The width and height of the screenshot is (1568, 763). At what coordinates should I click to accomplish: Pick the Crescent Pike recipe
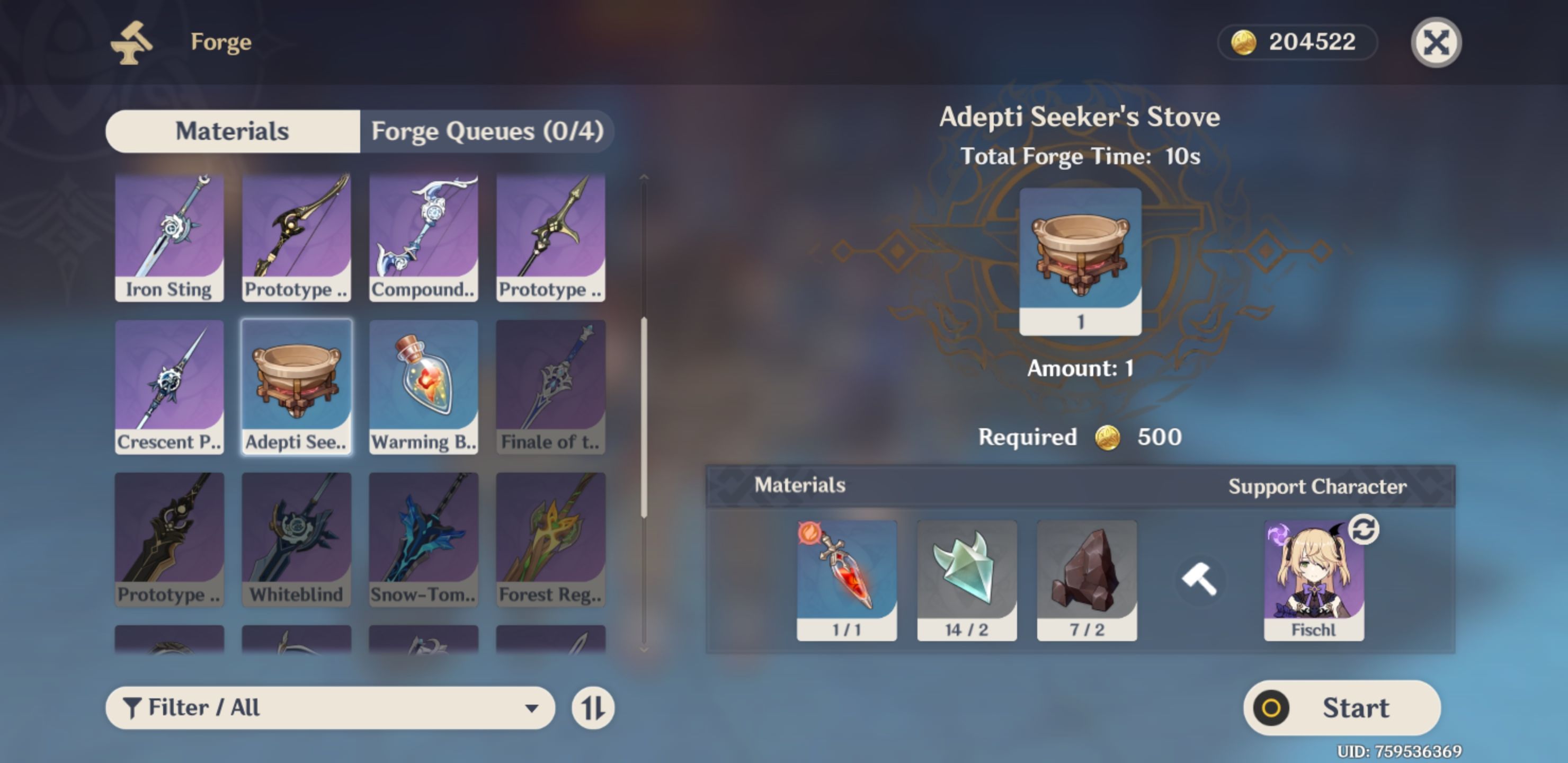169,387
